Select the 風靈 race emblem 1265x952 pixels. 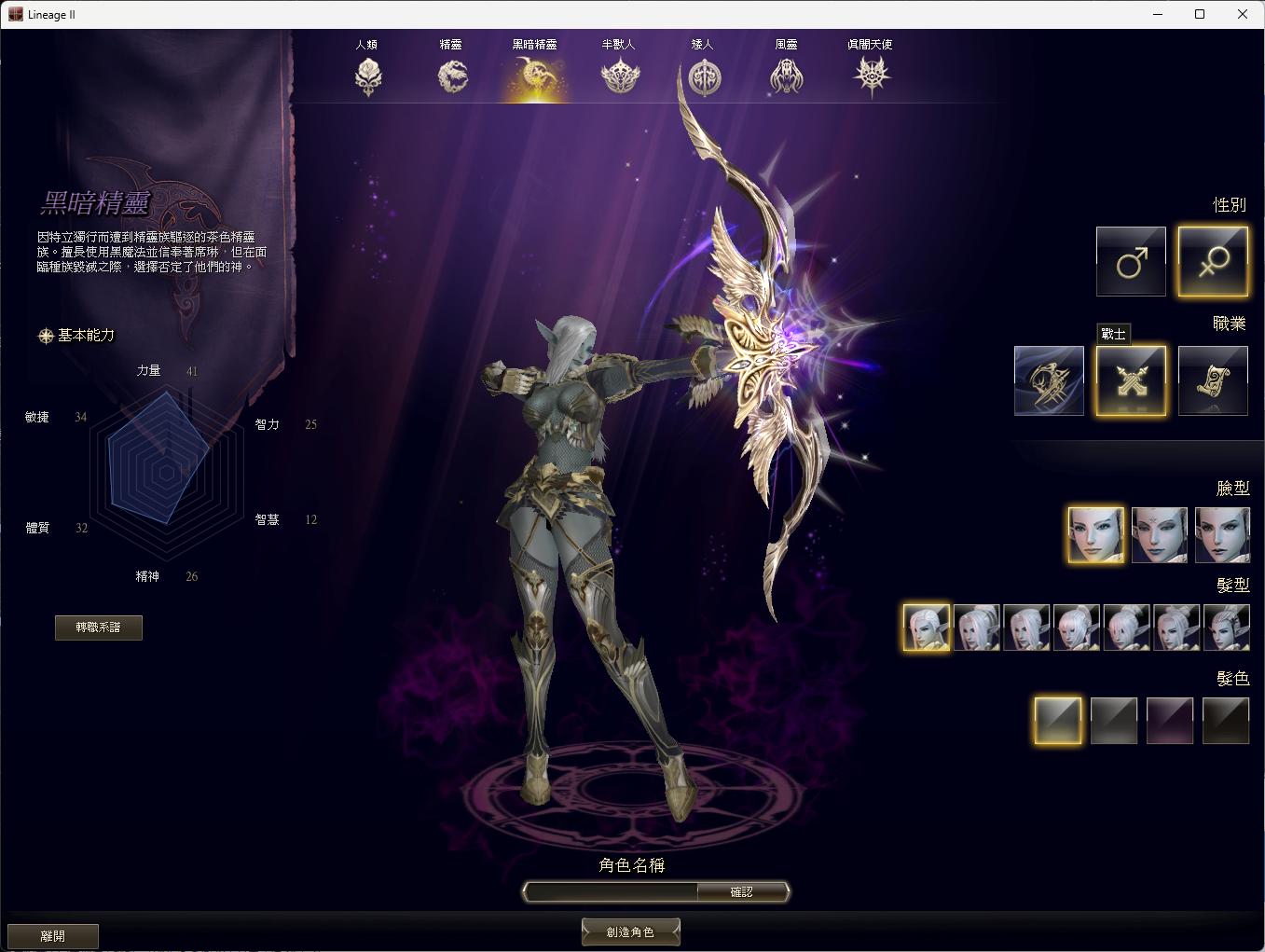787,76
